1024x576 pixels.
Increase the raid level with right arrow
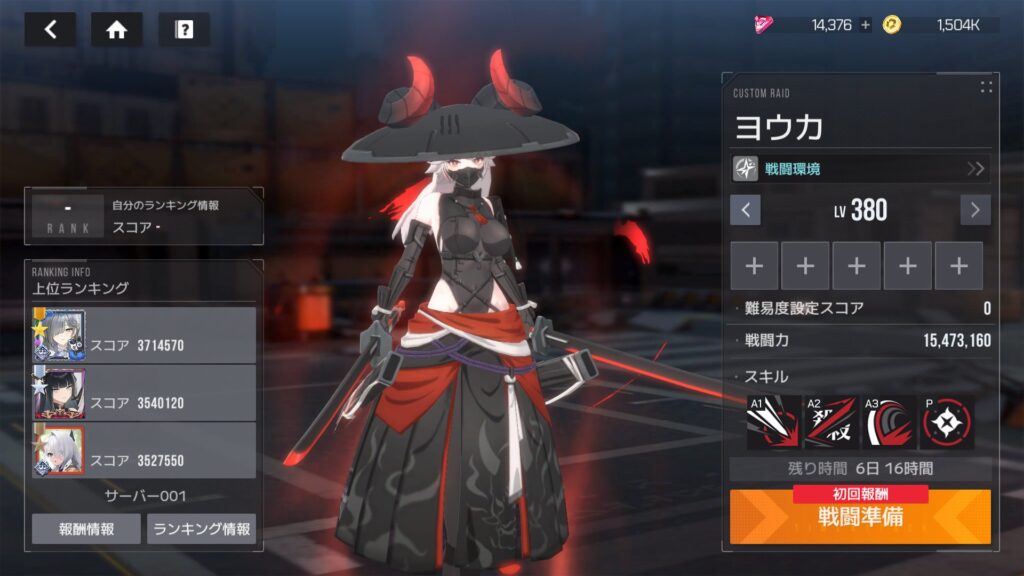coord(975,210)
